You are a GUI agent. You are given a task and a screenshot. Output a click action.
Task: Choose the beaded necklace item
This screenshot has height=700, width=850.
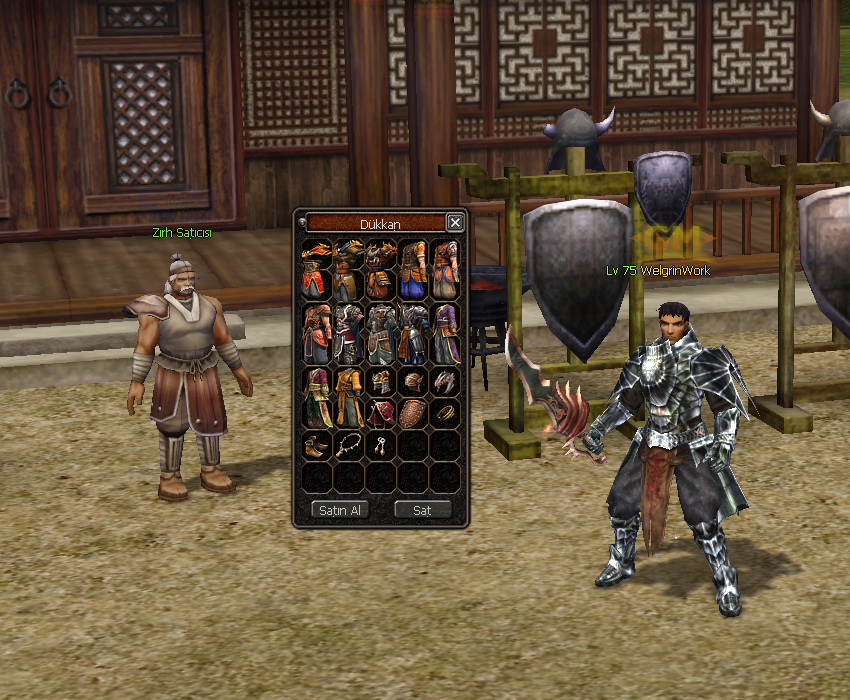[348, 444]
